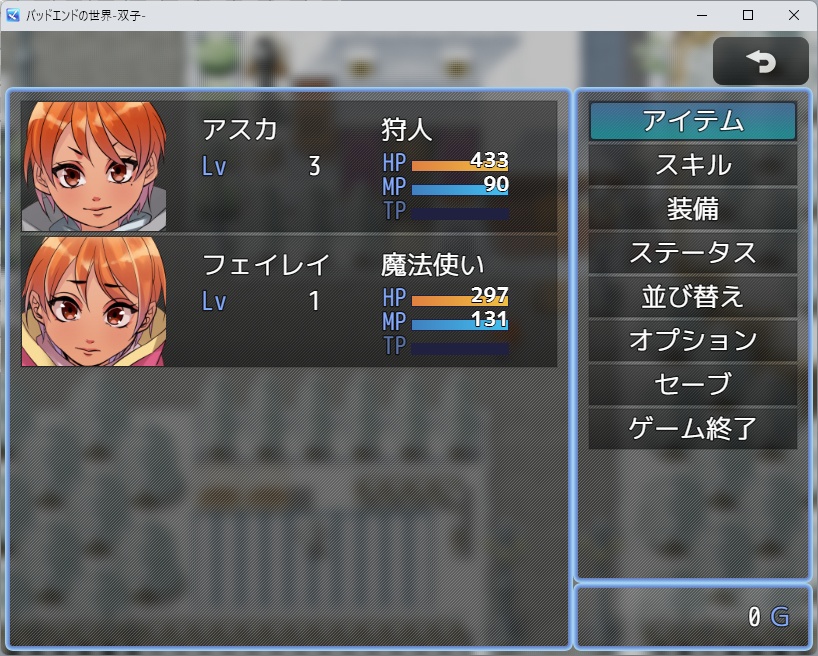Select party member アスカ
This screenshot has height=656, width=818.
click(288, 166)
